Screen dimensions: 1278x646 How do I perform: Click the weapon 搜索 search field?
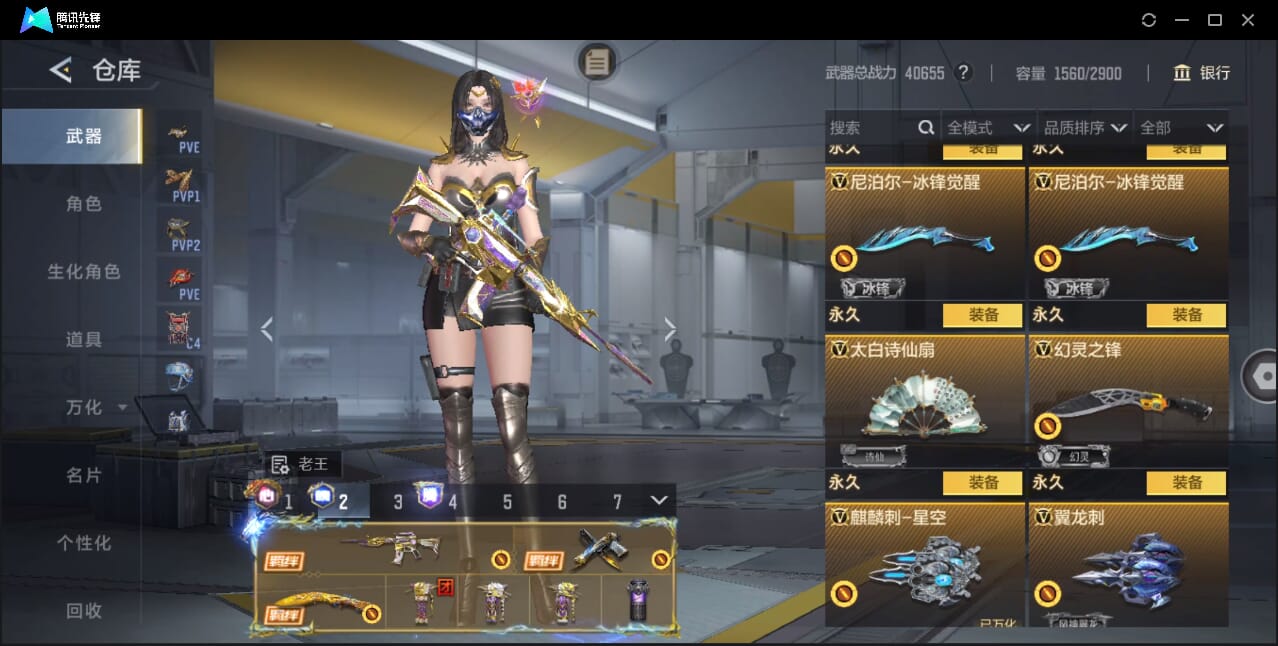(872, 128)
